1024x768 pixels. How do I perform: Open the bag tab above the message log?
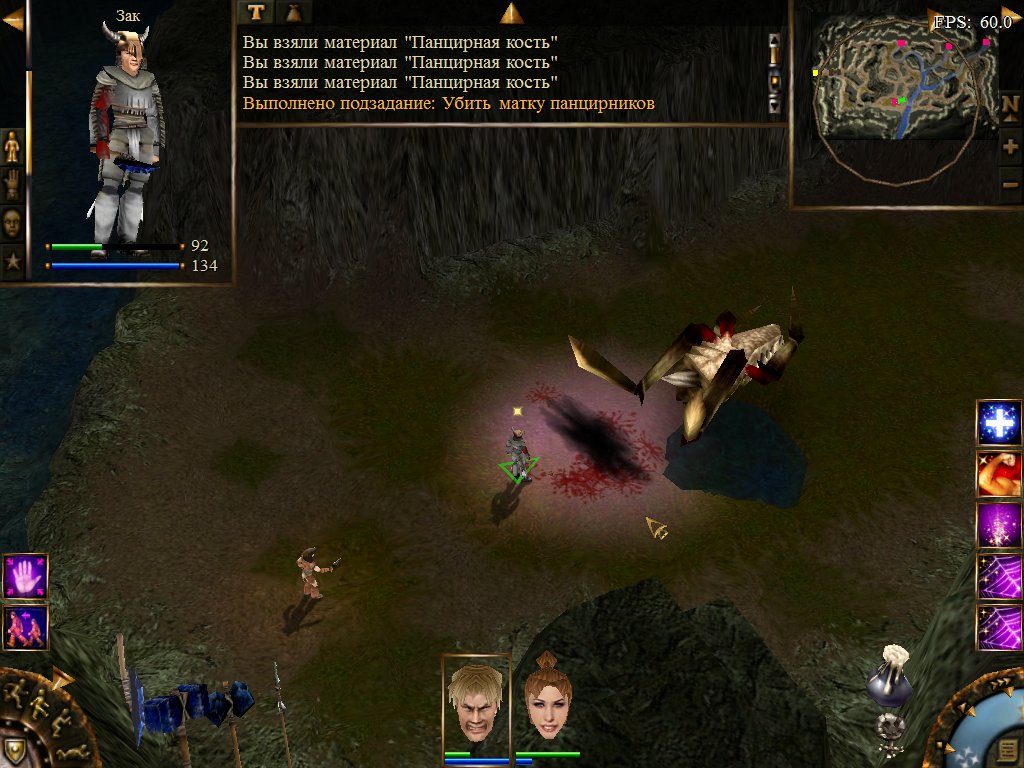tap(294, 12)
